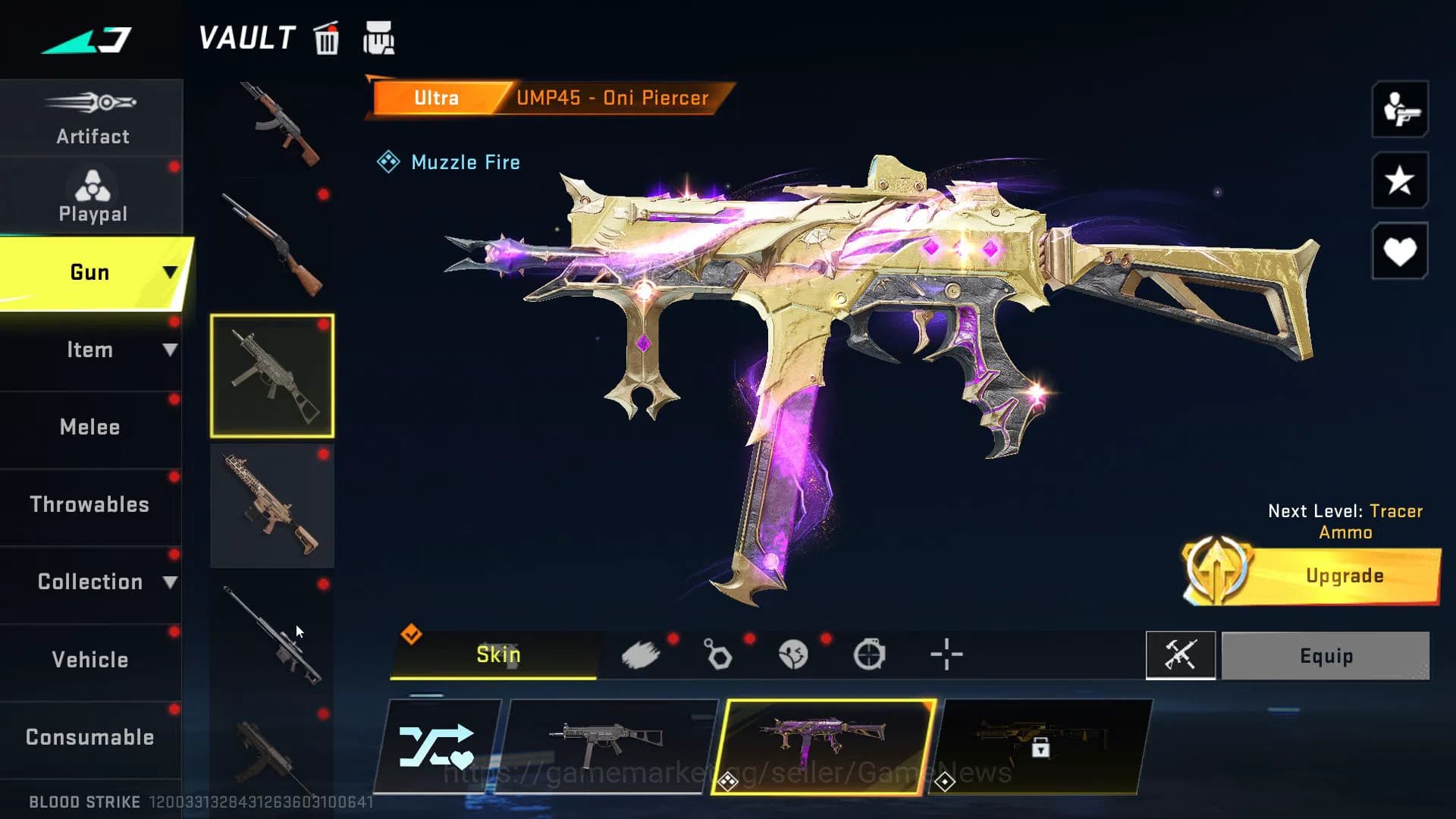Open the scope attachment icon
The image size is (1456, 819).
pos(871,653)
